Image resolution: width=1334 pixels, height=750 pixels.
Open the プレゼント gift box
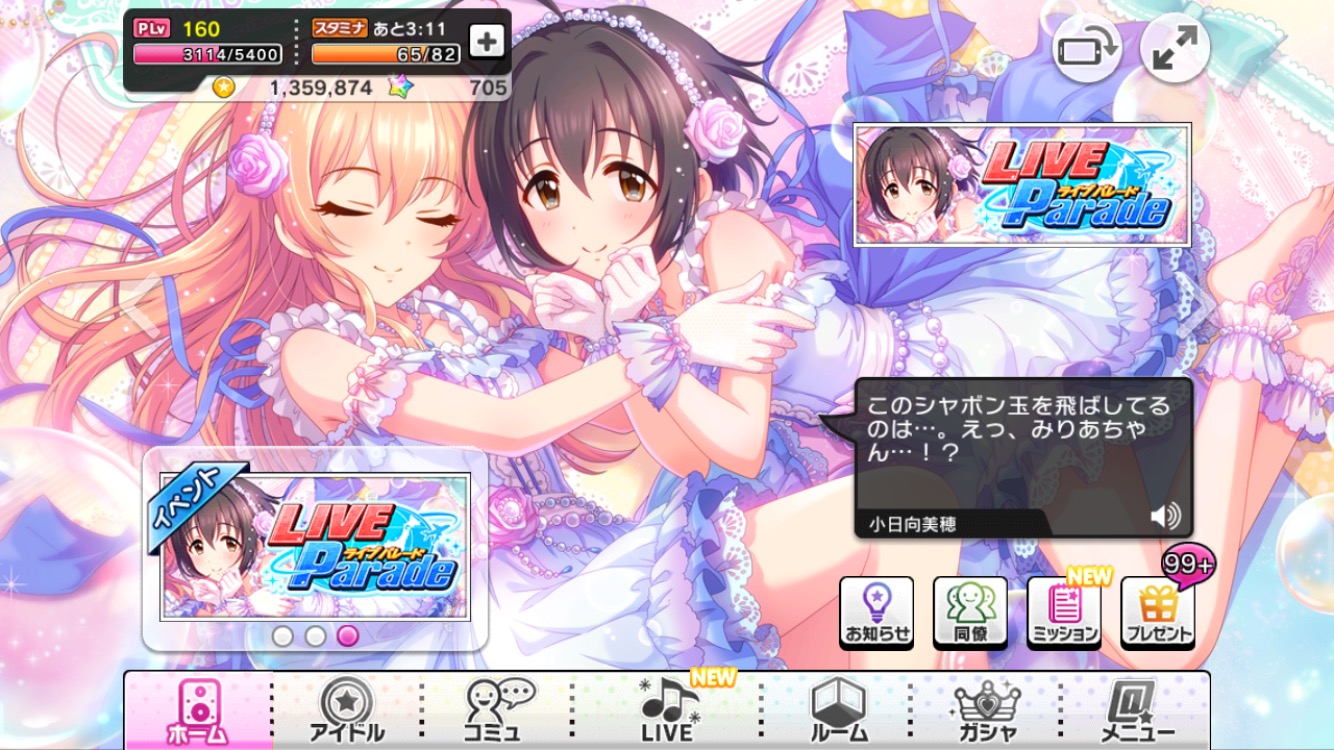(x=1158, y=612)
